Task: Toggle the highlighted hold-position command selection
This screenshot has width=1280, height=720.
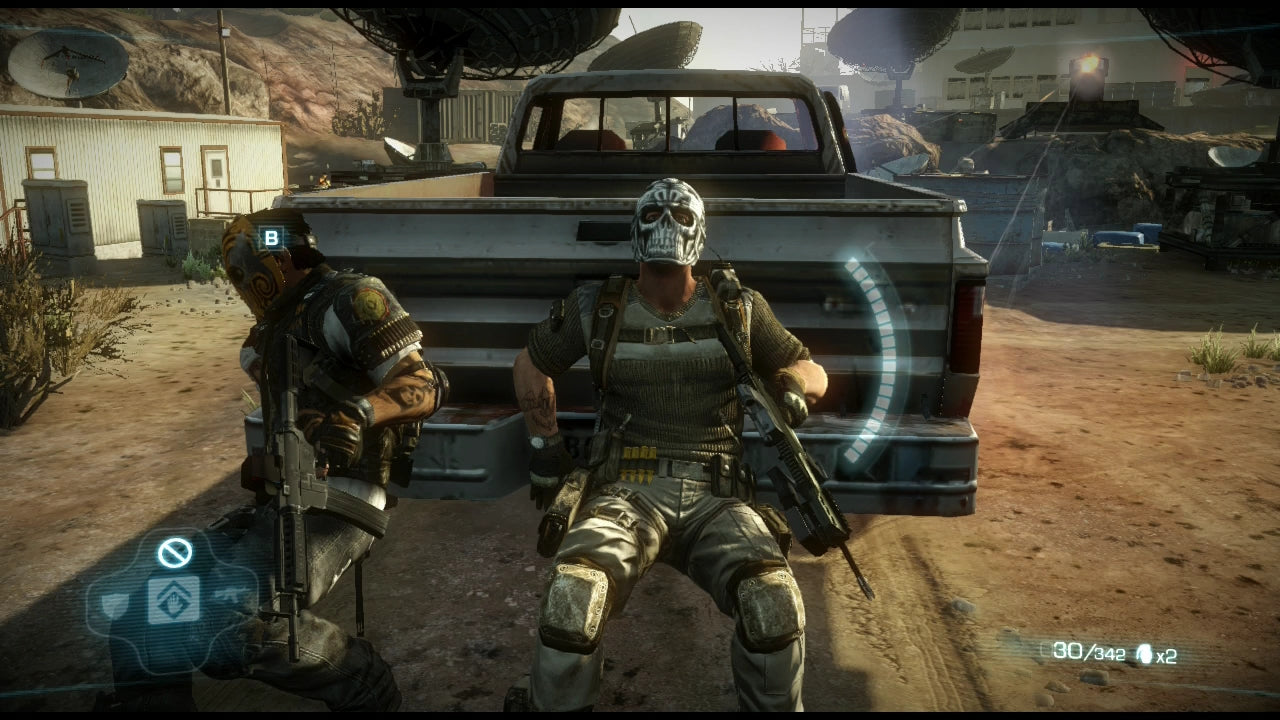Action: click(x=173, y=600)
